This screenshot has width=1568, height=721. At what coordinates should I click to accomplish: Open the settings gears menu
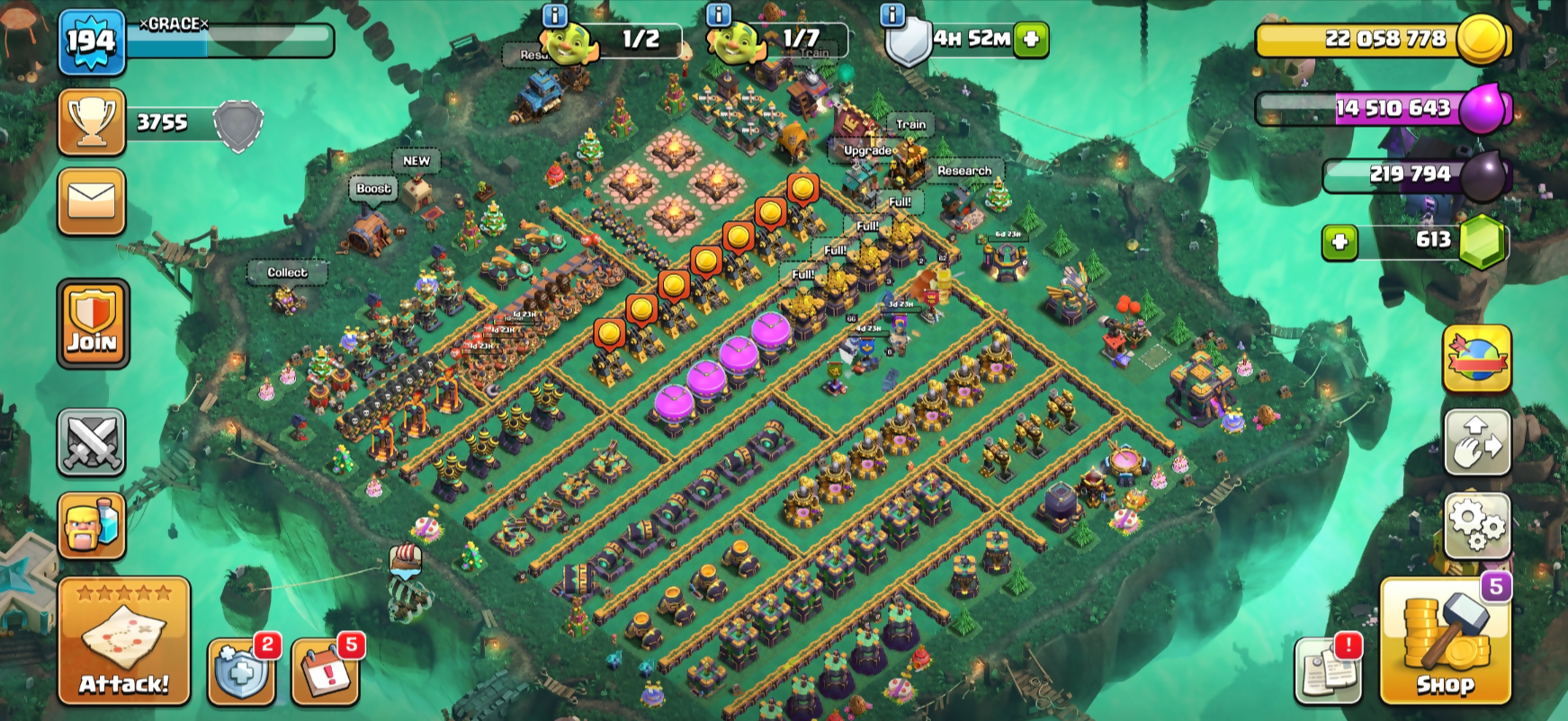1477,525
